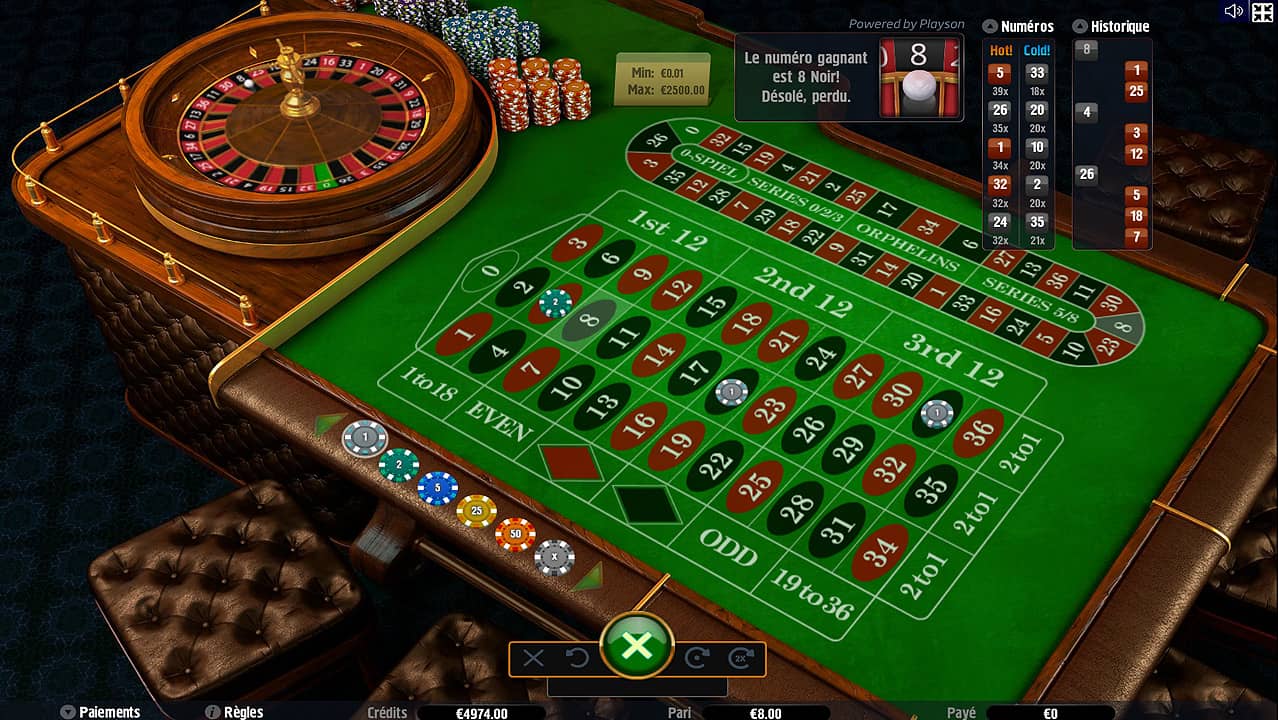Image resolution: width=1278 pixels, height=720 pixels.
Task: Toggle the sound speaker icon
Action: coord(1233,11)
